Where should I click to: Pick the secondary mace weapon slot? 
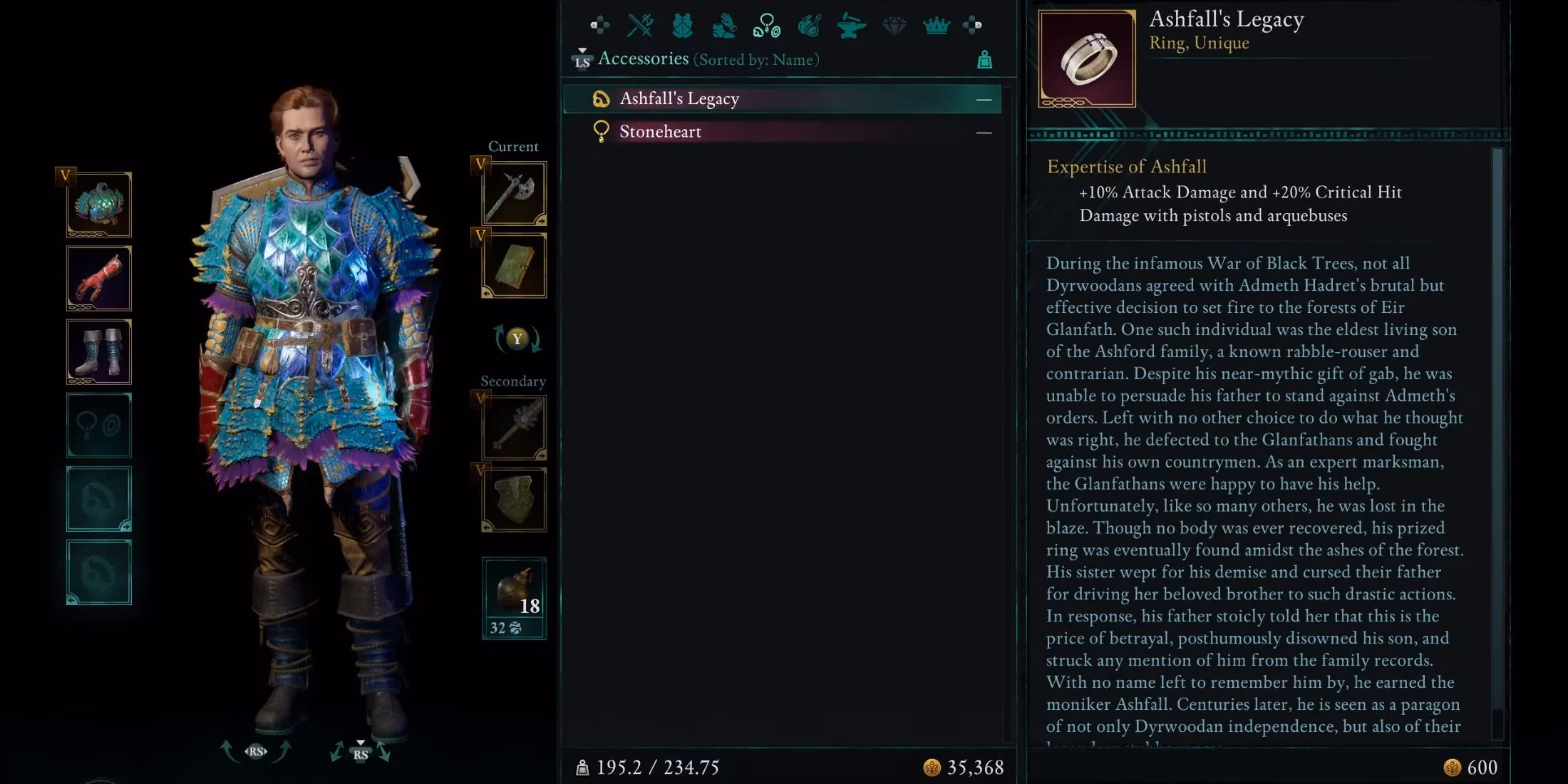coord(514,428)
